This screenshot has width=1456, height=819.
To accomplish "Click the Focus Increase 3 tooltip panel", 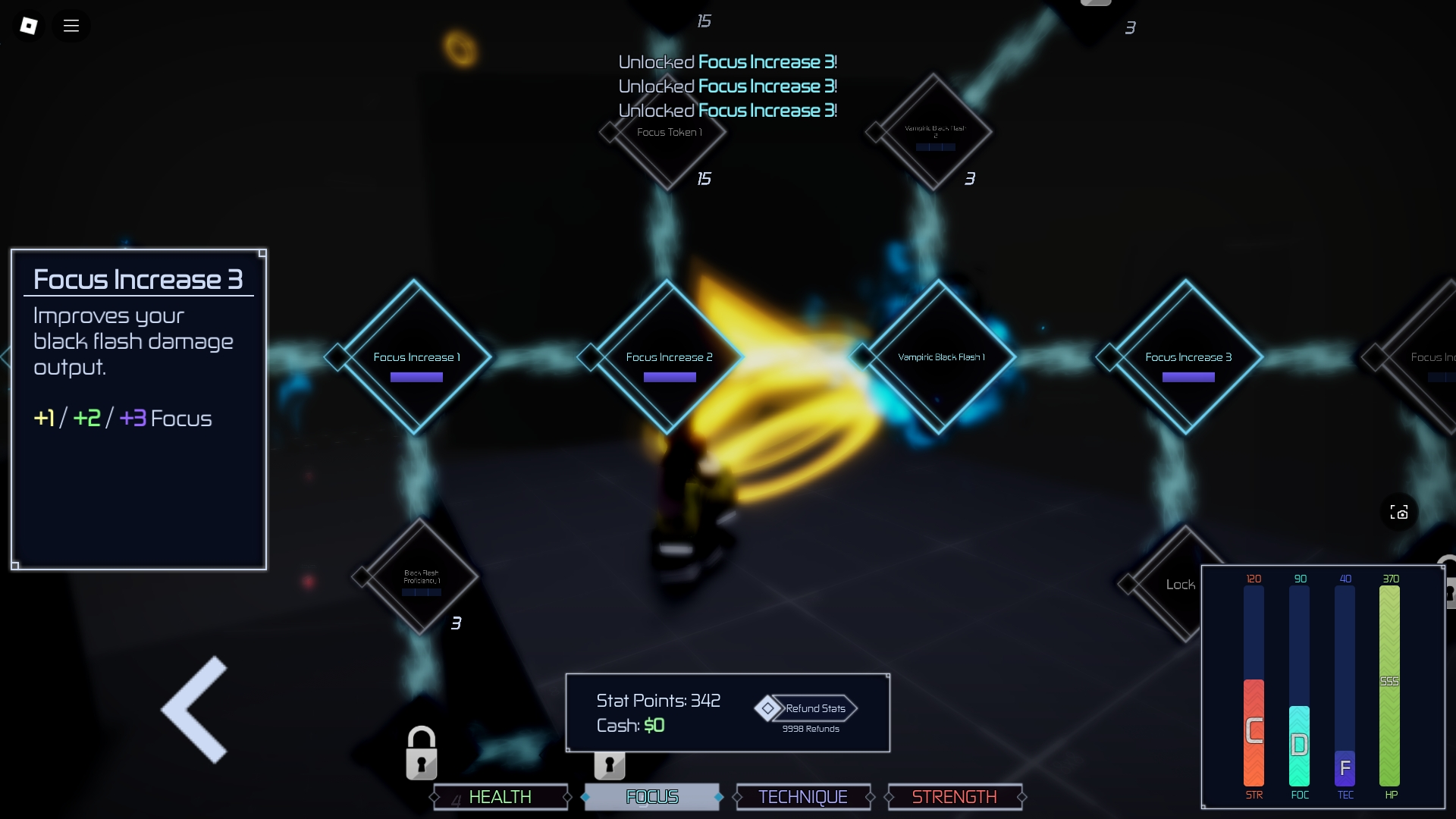I will [139, 409].
